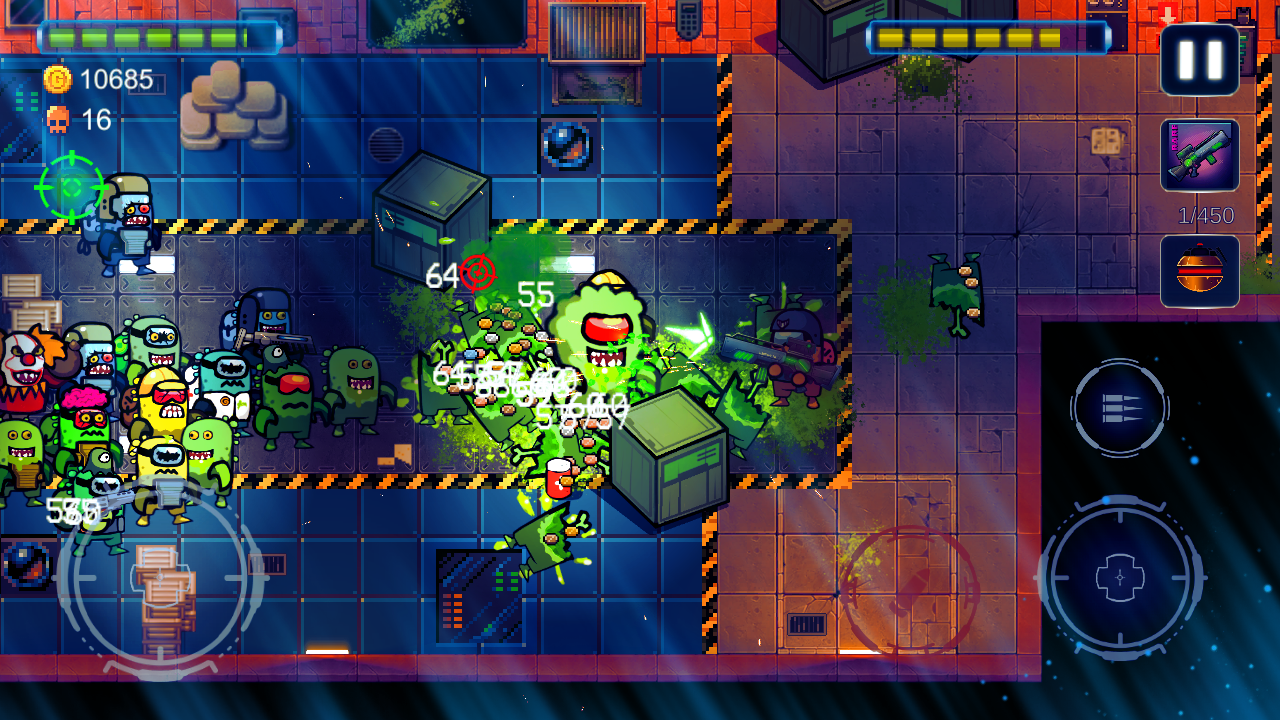
Task: Toggle auto-aim via the crosshair control
Action: point(1120,578)
